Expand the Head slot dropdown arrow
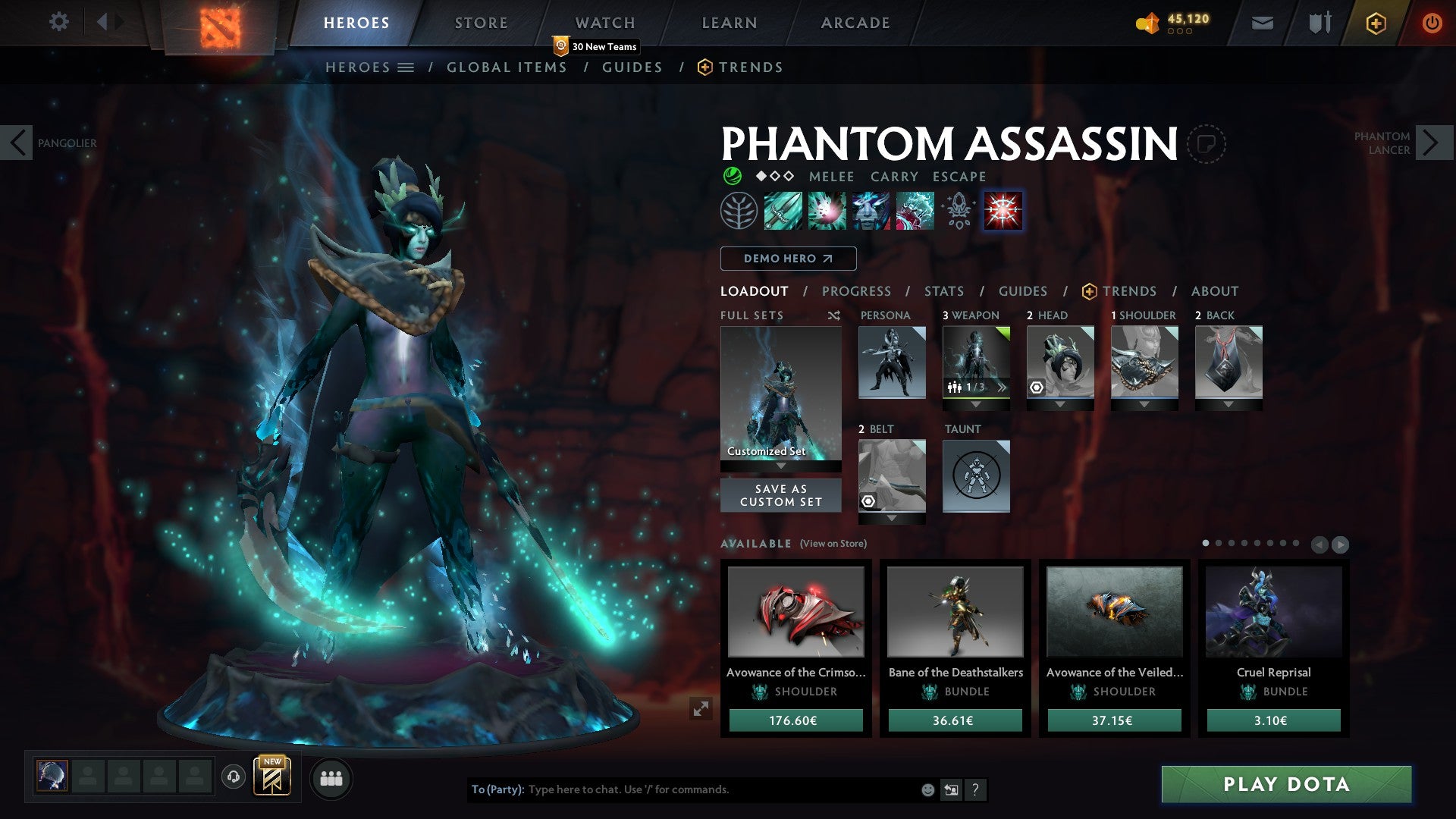The height and width of the screenshot is (819, 1456). pyautogui.click(x=1060, y=404)
